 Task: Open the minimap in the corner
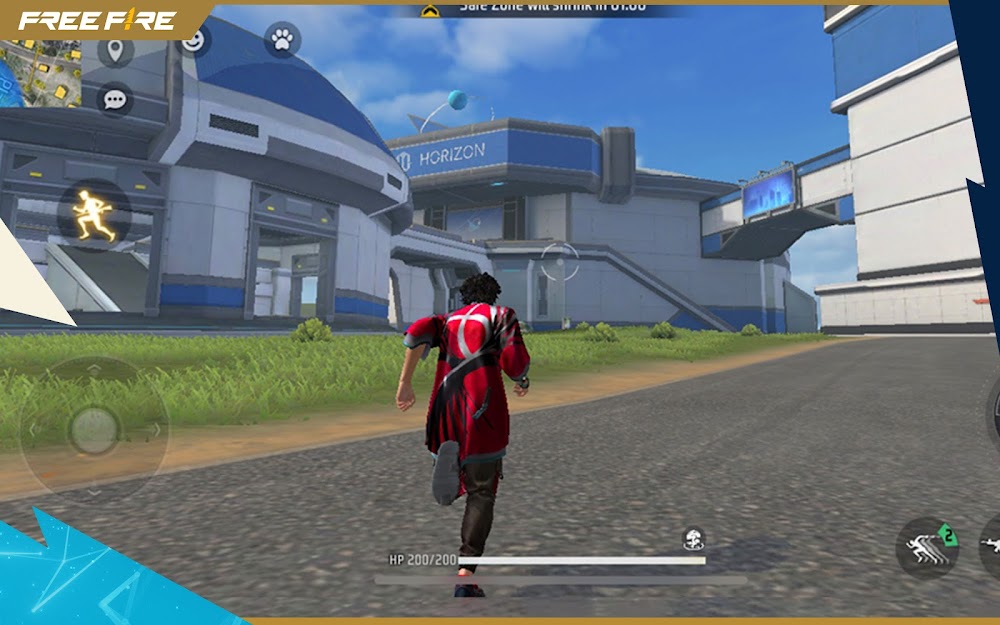pos(40,70)
